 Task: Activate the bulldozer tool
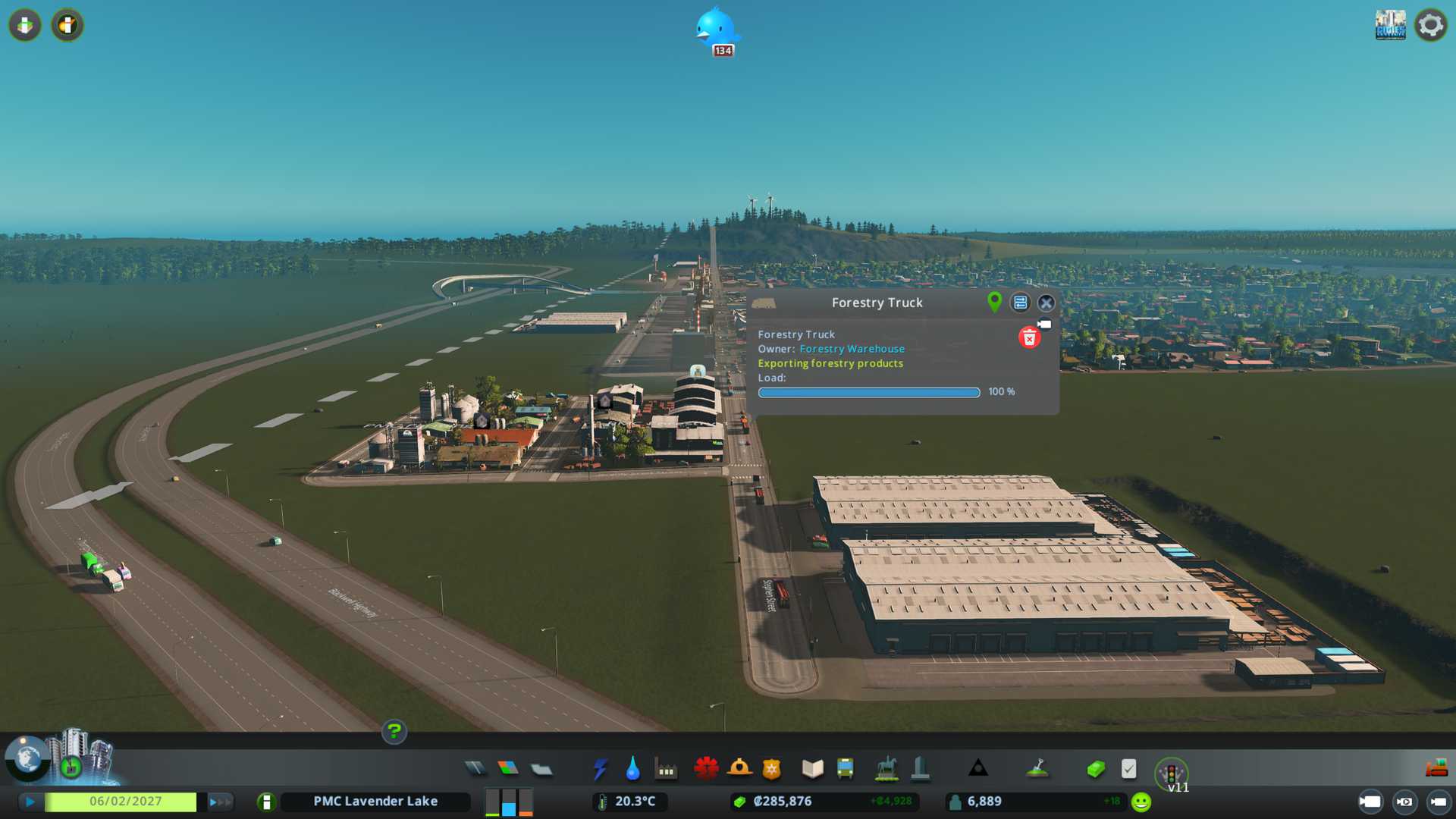1436,769
